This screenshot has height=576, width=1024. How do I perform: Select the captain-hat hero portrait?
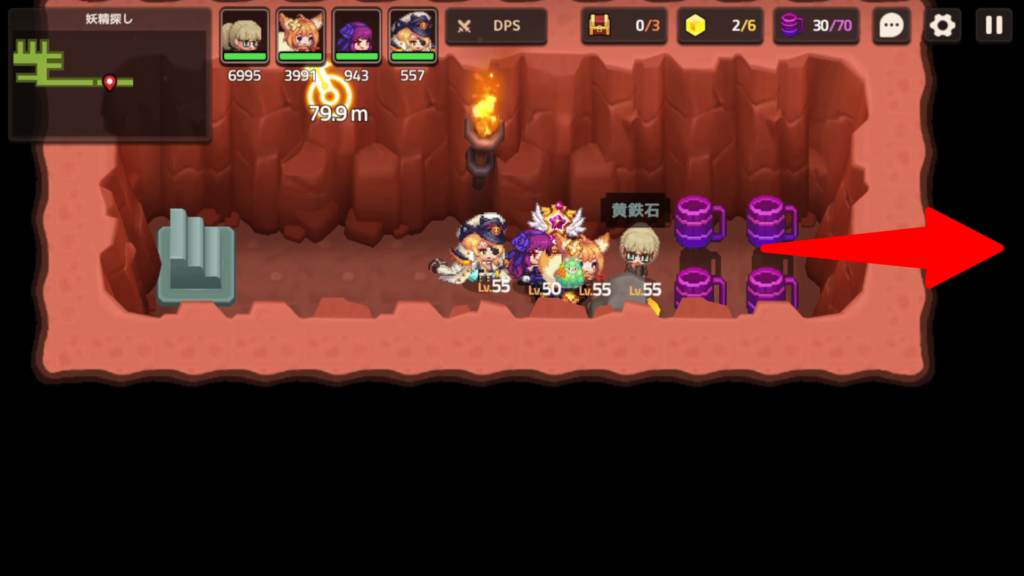point(413,37)
